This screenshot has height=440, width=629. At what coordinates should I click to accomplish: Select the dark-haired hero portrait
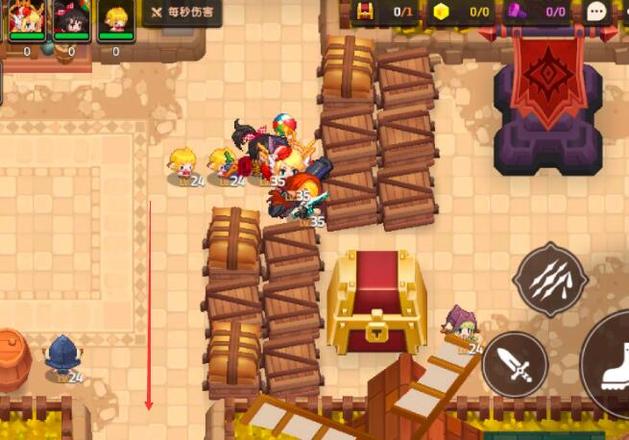tap(71, 20)
